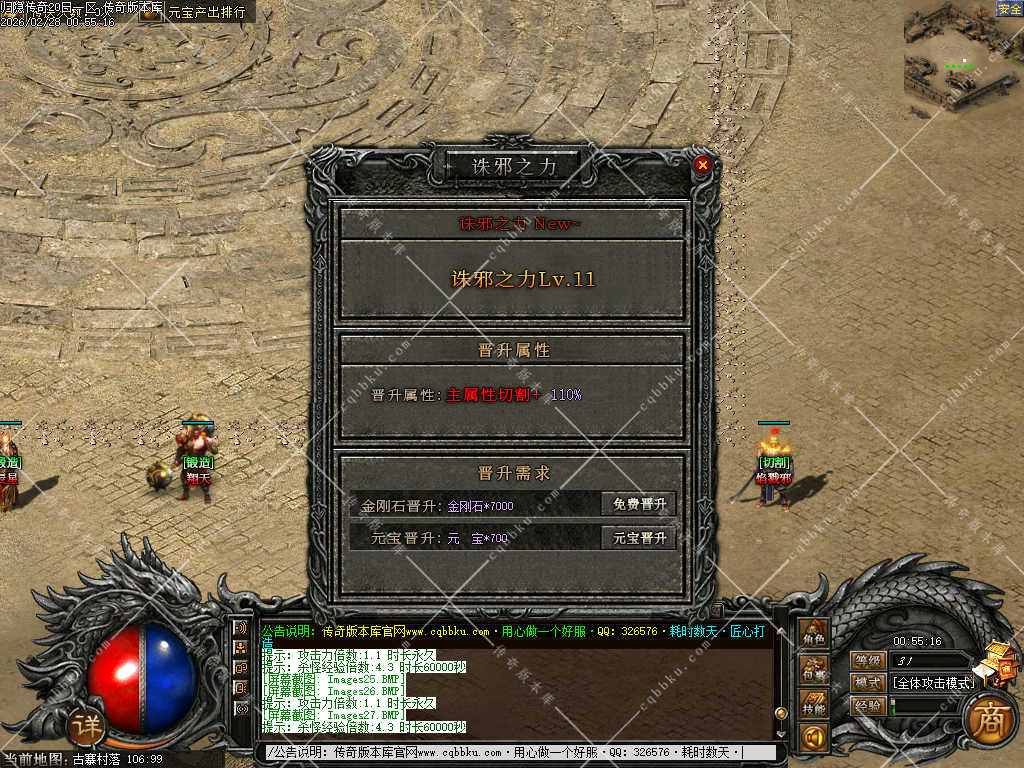The height and width of the screenshot is (768, 1024).
Task: Open the 包裹 bag inventory
Action: pos(814,672)
